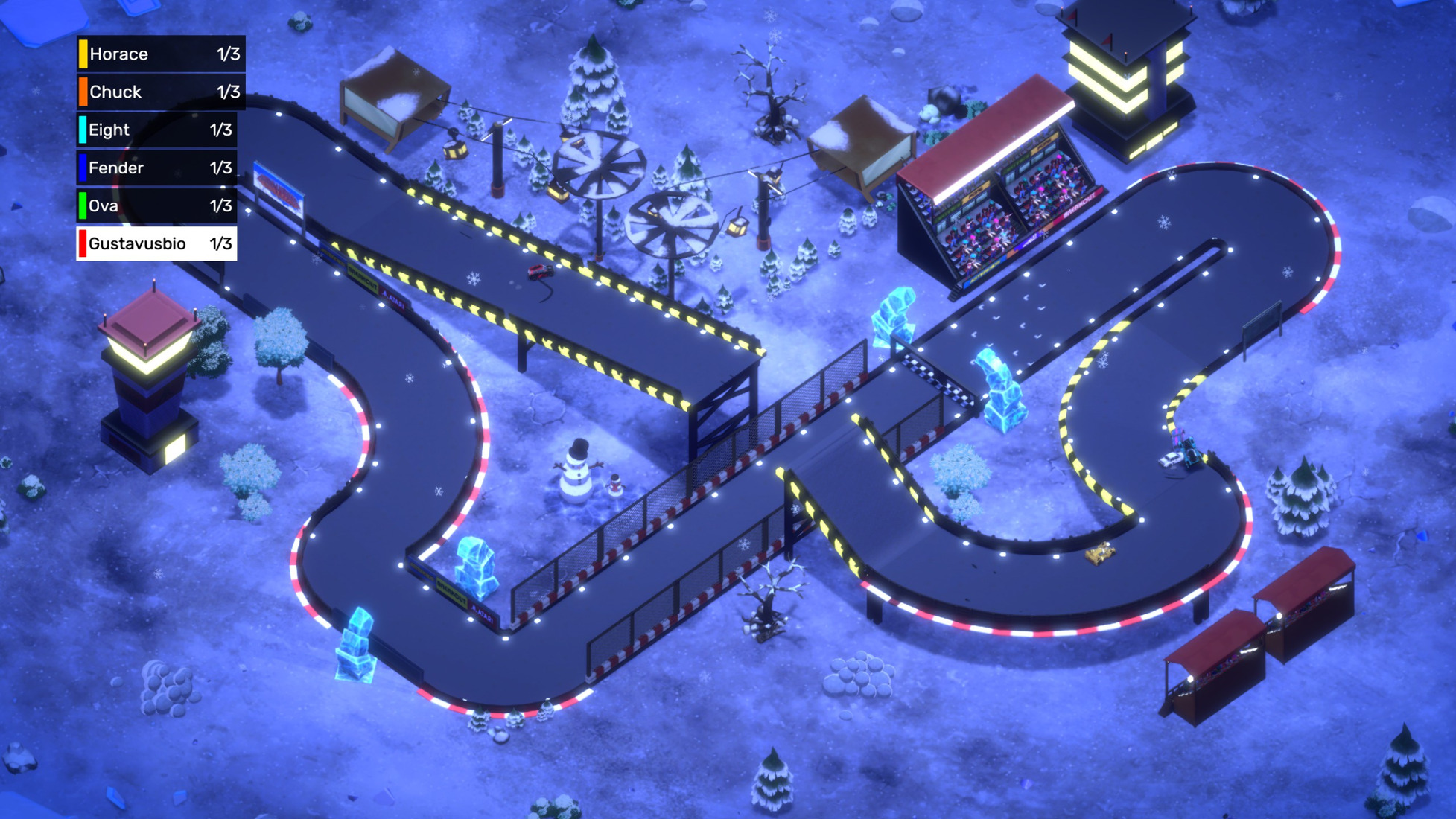1456x819 pixels.
Task: Select Horace in the racer standings
Action: pyautogui.click(x=161, y=54)
